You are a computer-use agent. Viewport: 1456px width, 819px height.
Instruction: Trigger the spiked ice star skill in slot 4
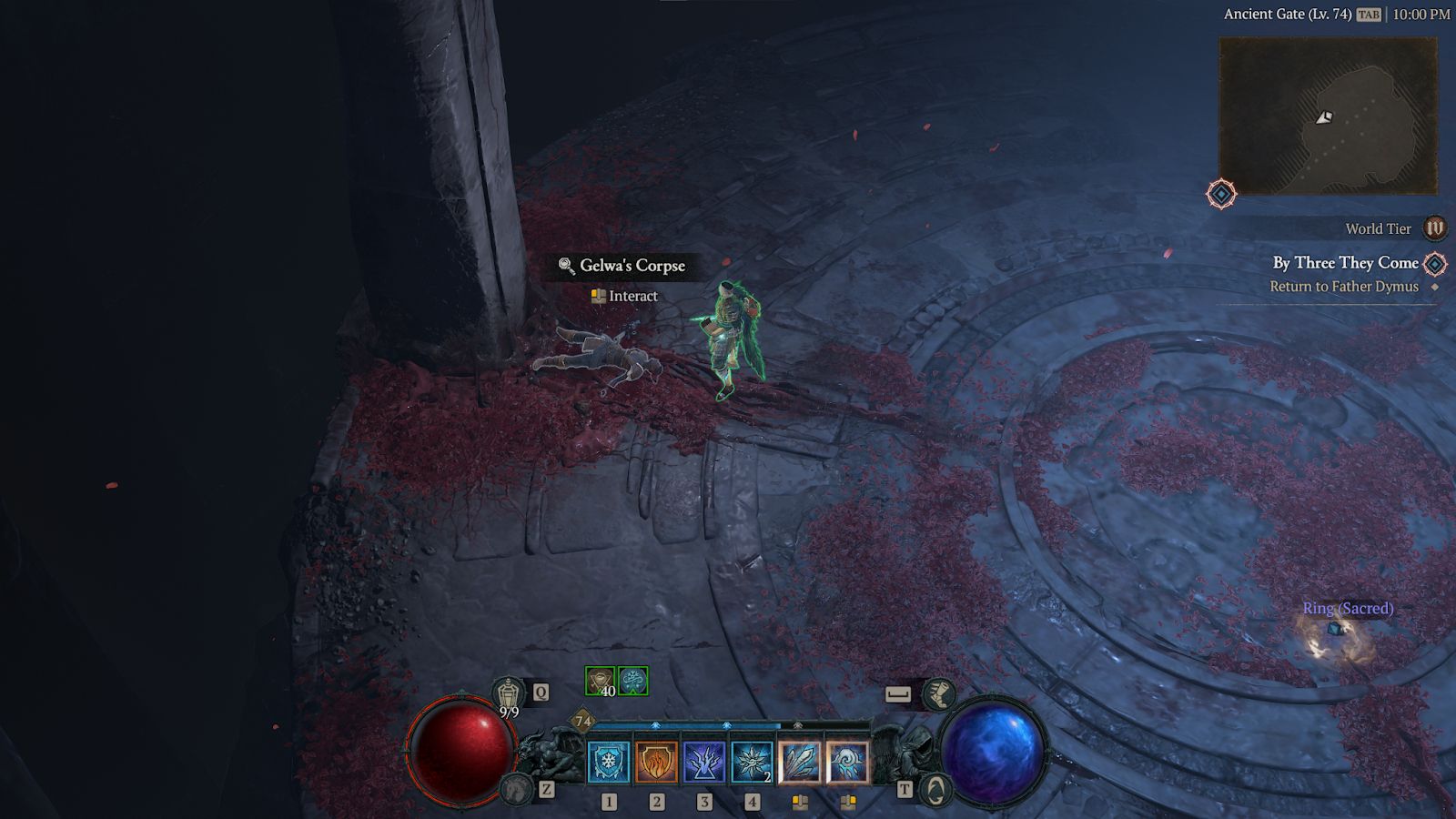(x=752, y=763)
